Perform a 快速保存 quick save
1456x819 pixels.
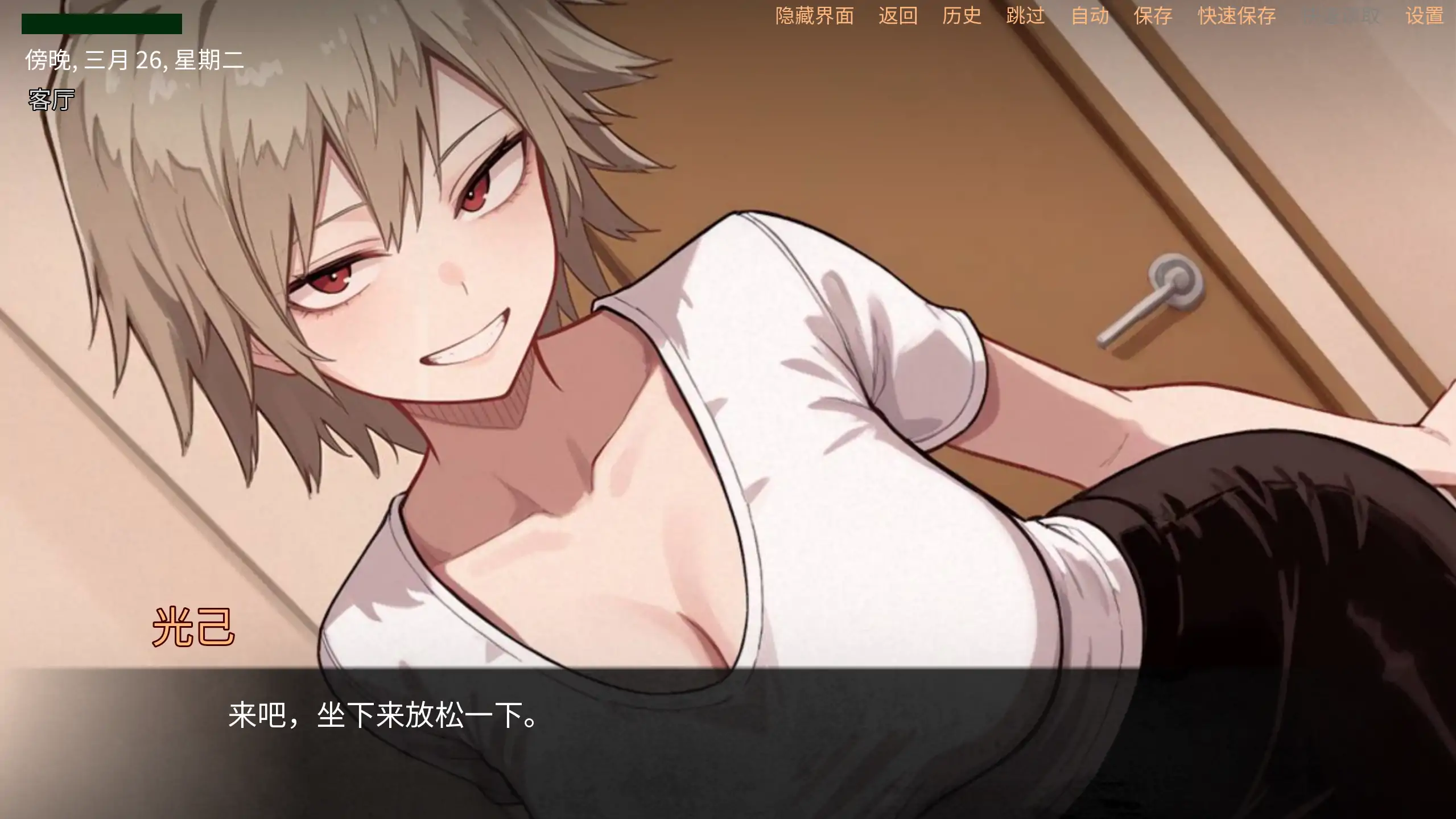pos(1236,15)
